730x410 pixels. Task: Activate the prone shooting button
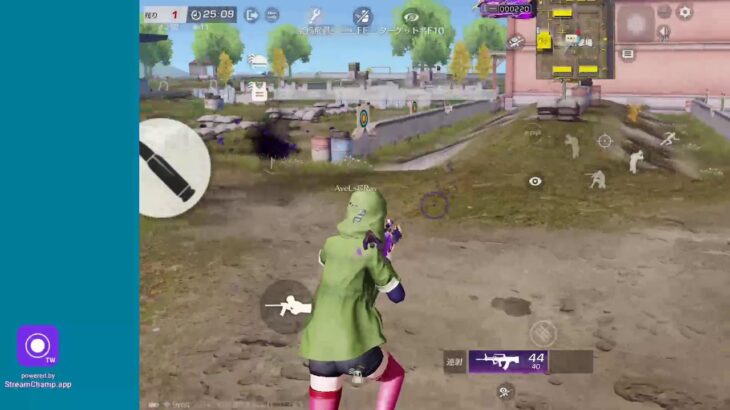(287, 306)
